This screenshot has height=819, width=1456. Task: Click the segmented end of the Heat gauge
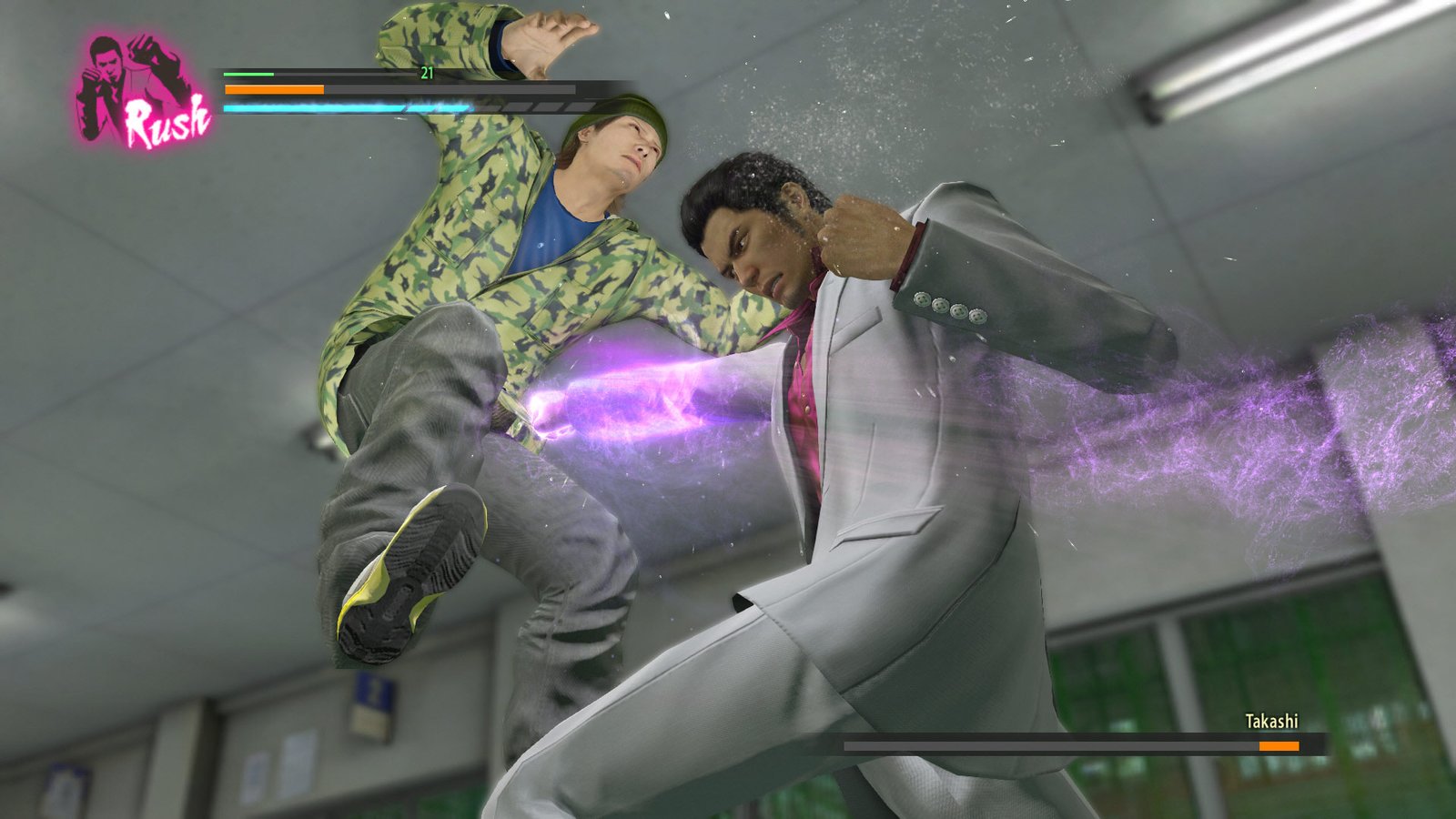point(532,107)
